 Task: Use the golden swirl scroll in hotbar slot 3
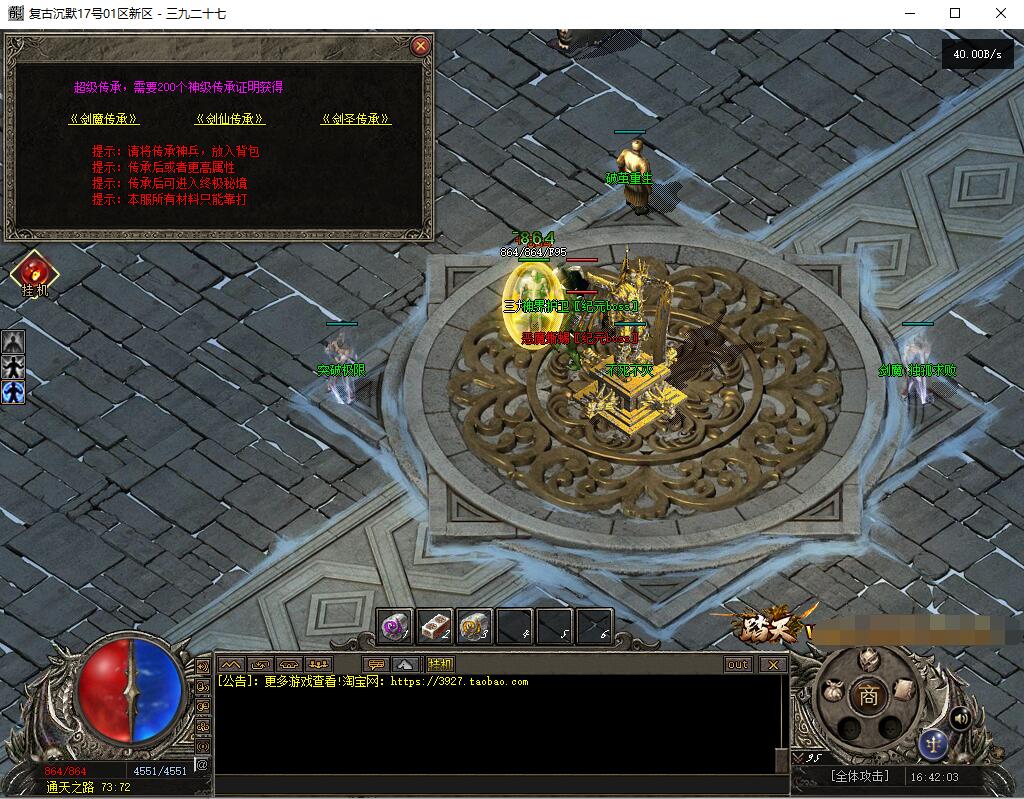(x=475, y=626)
